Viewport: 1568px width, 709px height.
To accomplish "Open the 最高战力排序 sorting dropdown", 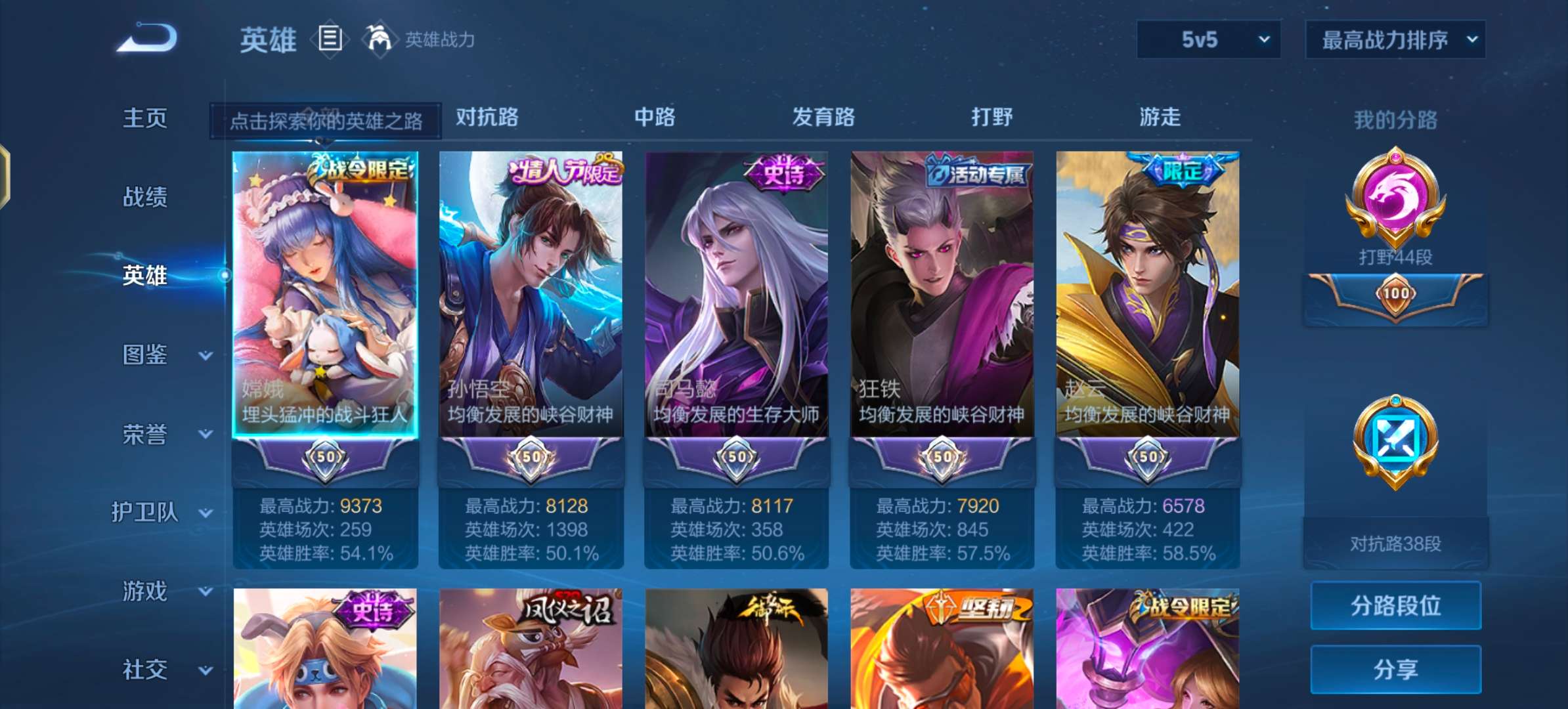I will [x=1395, y=39].
